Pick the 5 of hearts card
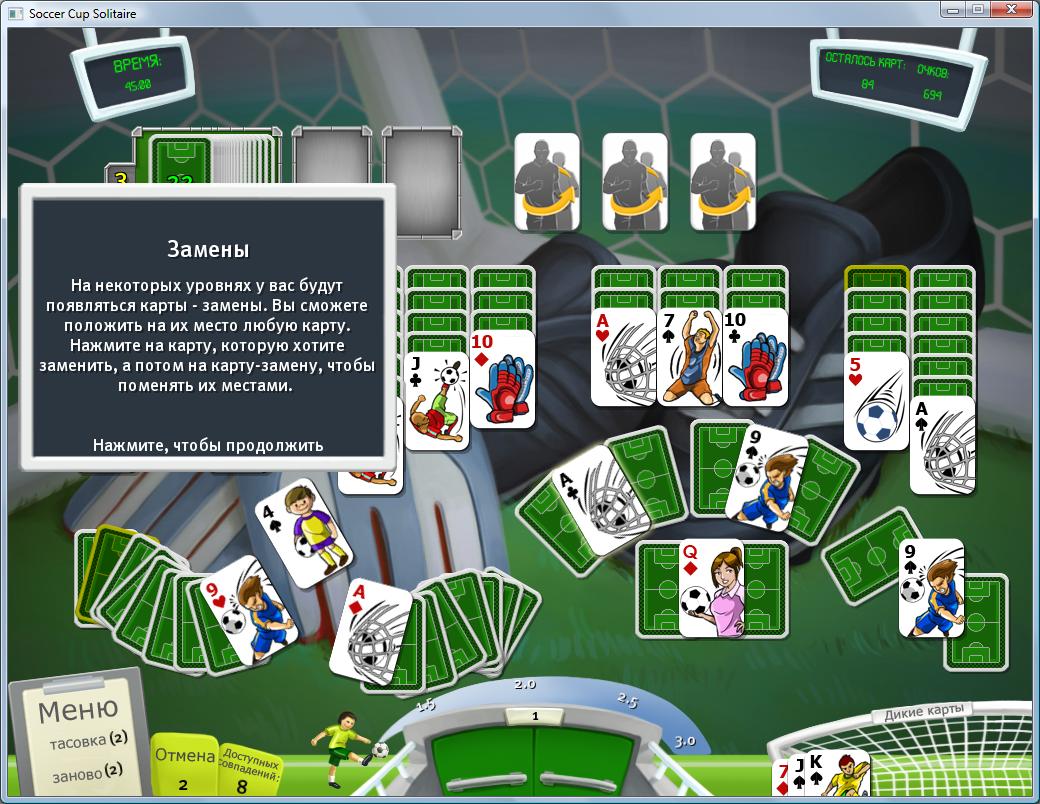 [x=875, y=400]
